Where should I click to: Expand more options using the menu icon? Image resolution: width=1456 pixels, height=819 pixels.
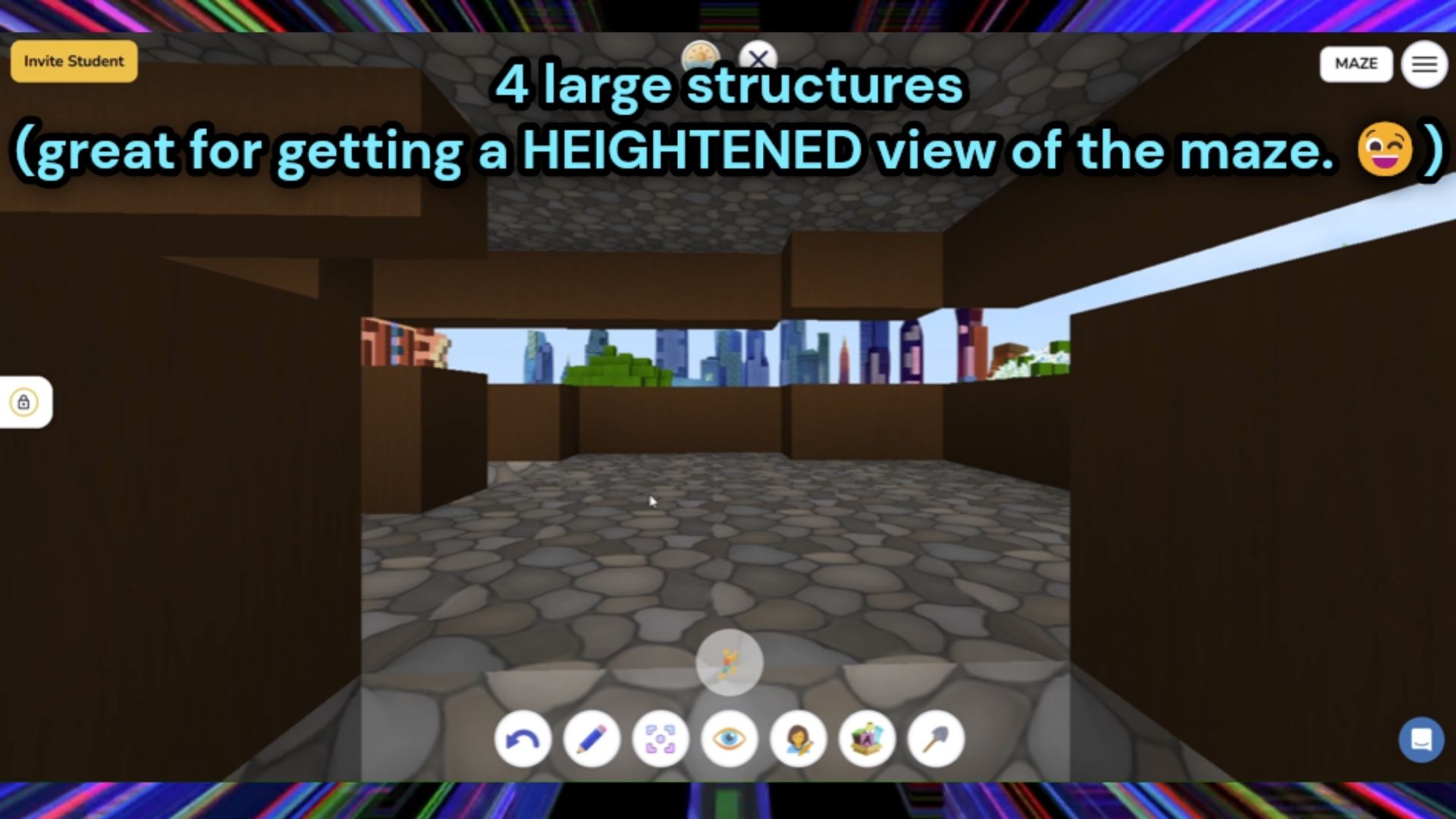click(x=1424, y=64)
